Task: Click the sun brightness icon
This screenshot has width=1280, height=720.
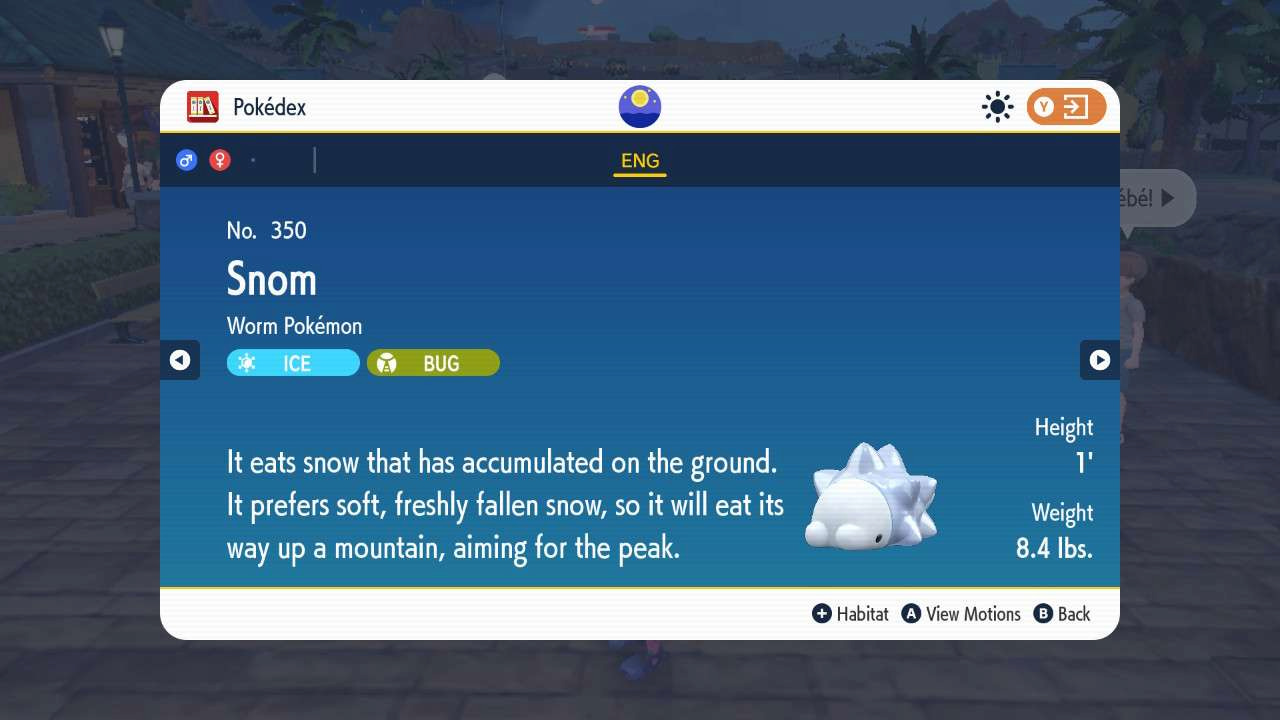Action: point(997,106)
